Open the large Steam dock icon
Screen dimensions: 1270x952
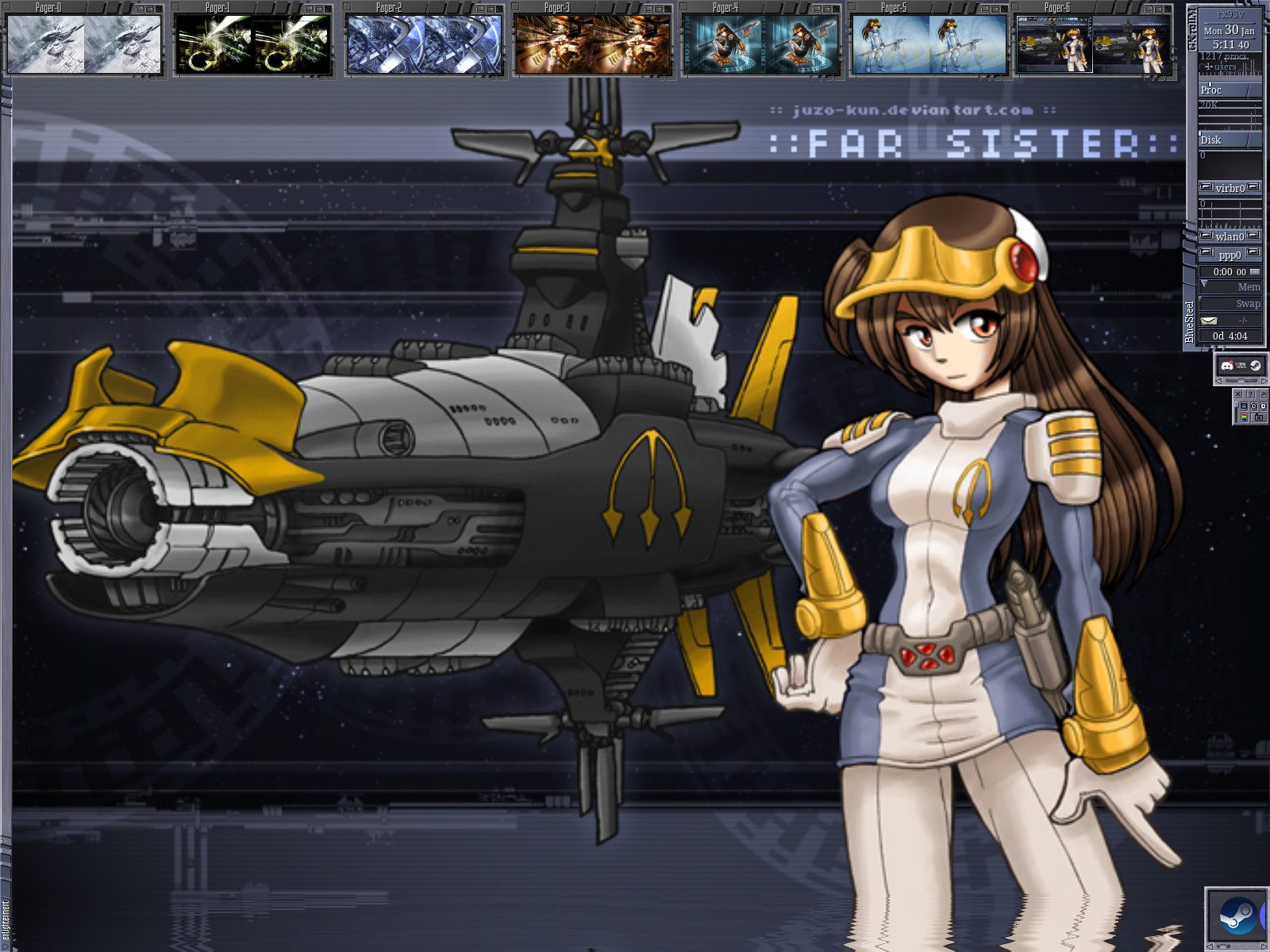point(1236,916)
